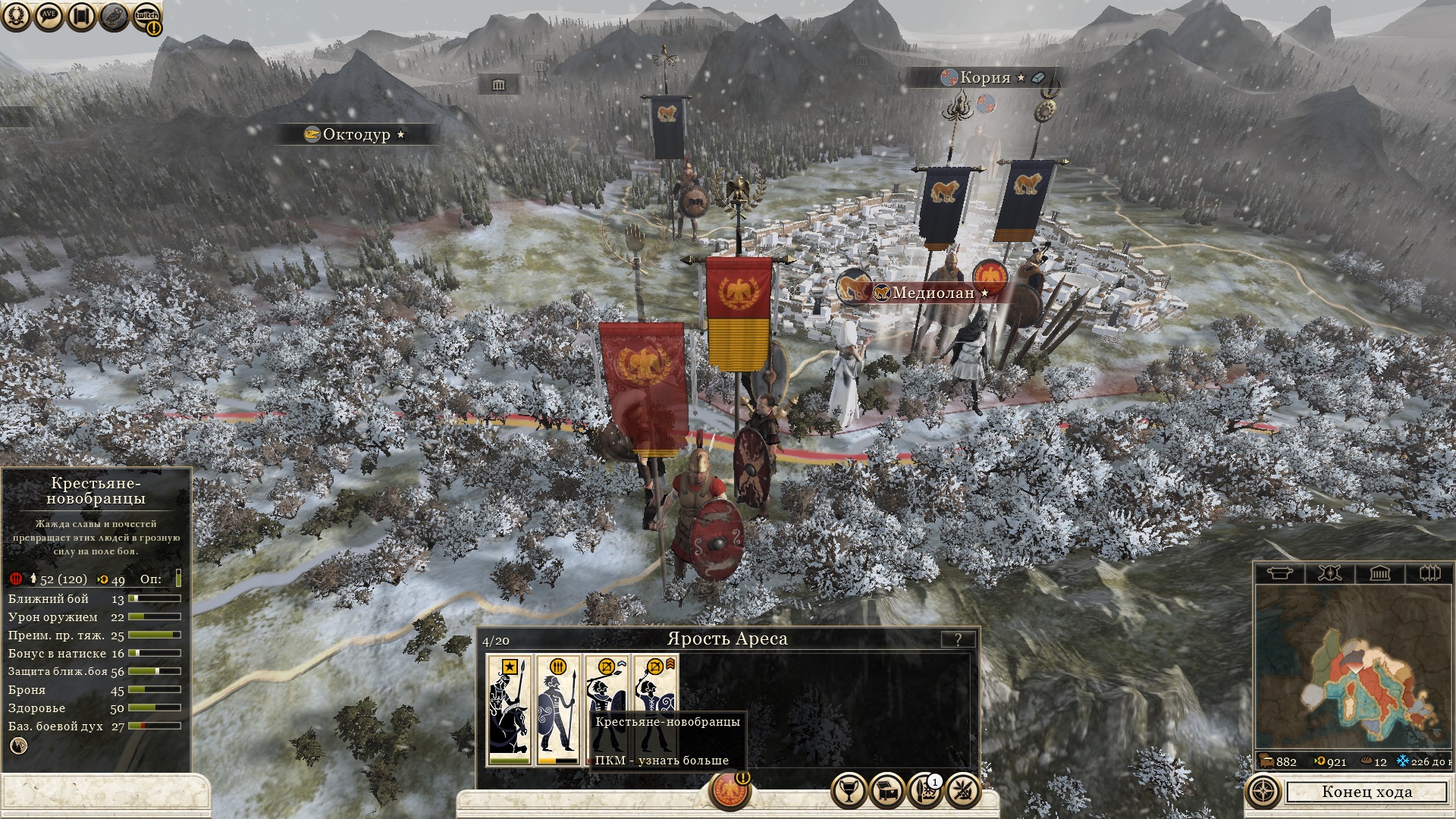Open the owl advisor button

coord(114,16)
